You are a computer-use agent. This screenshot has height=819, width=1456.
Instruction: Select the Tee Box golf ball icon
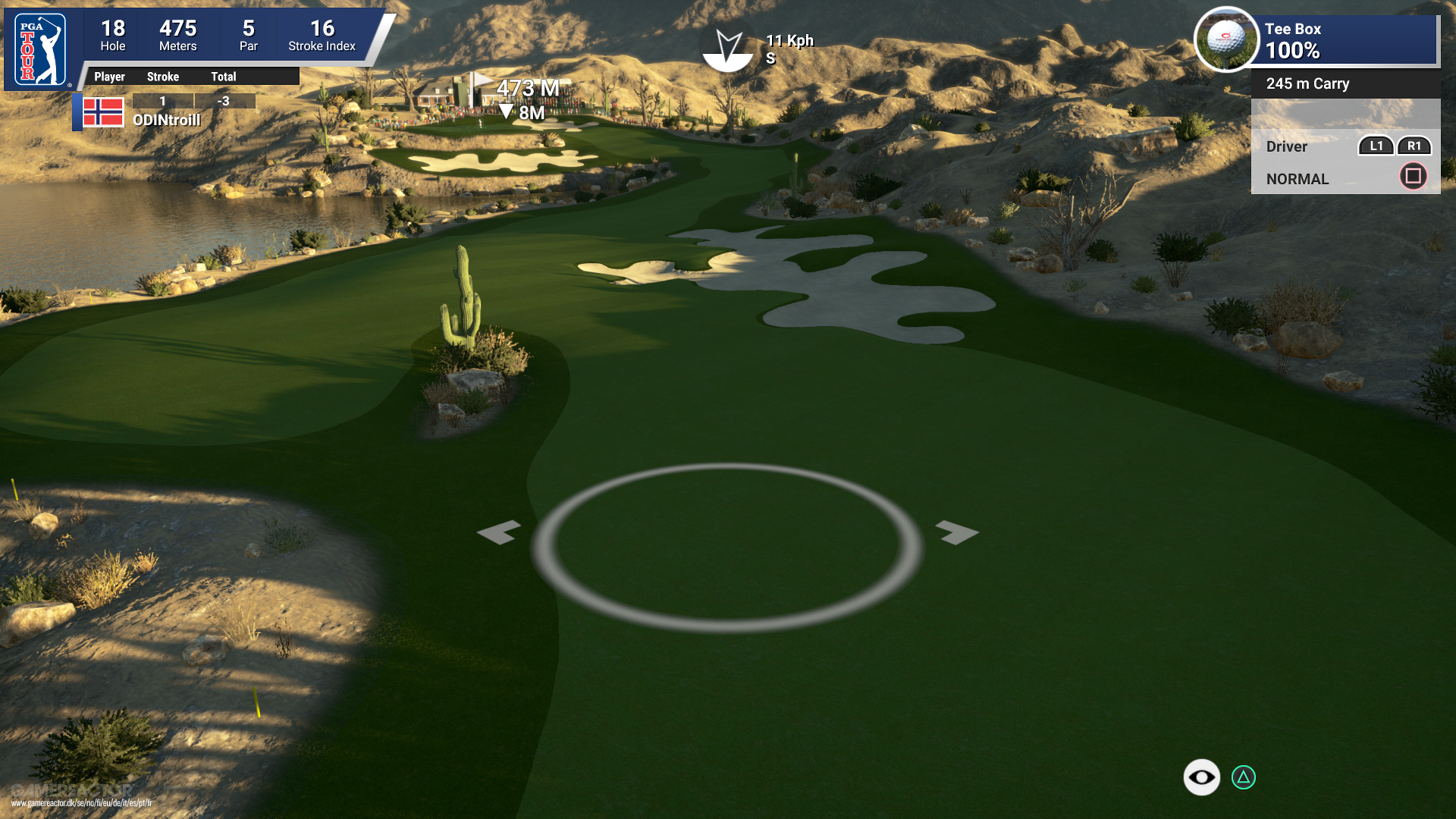click(1225, 39)
